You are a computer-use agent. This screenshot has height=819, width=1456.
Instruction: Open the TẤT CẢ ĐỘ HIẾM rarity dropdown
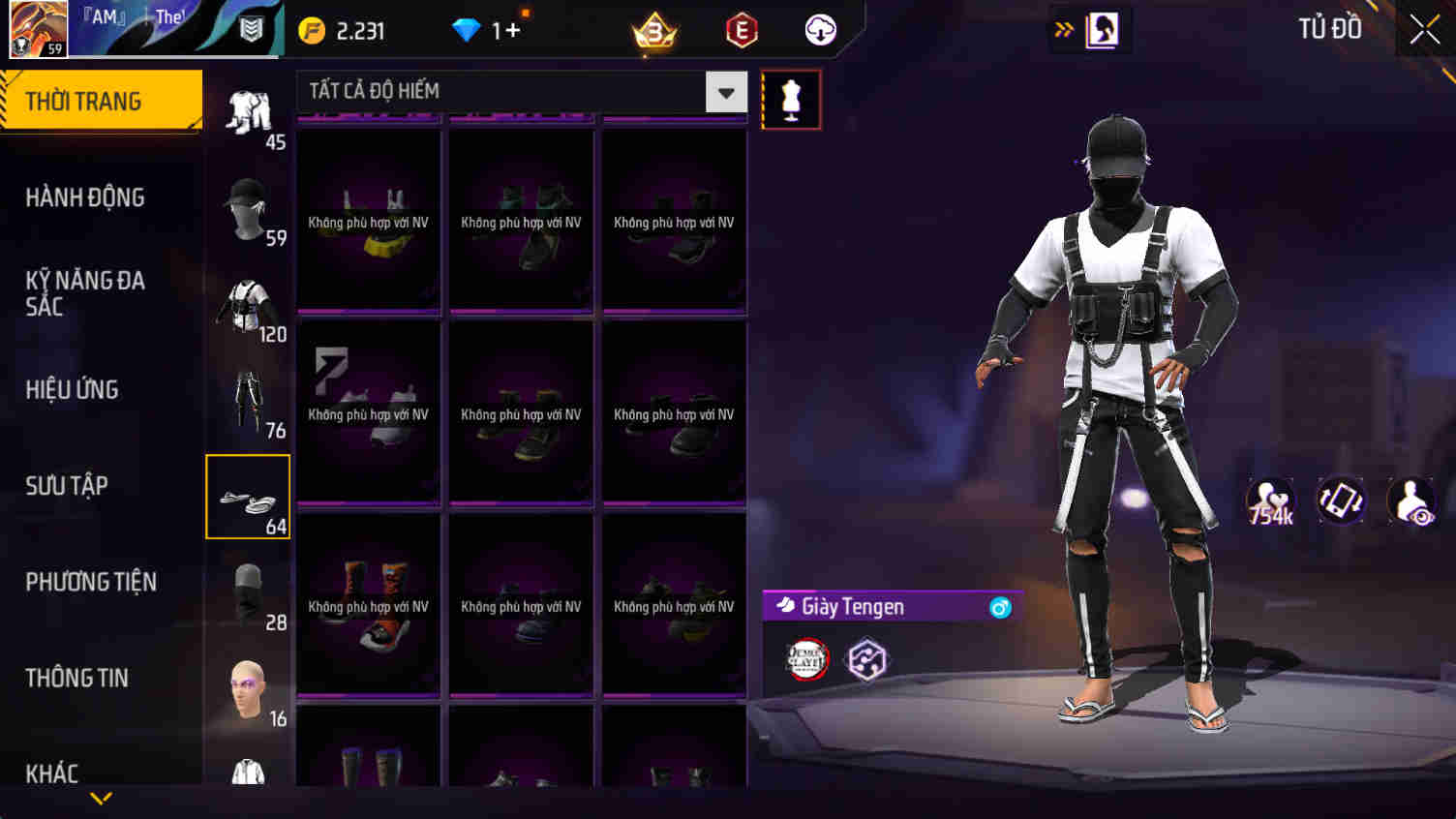(x=726, y=91)
